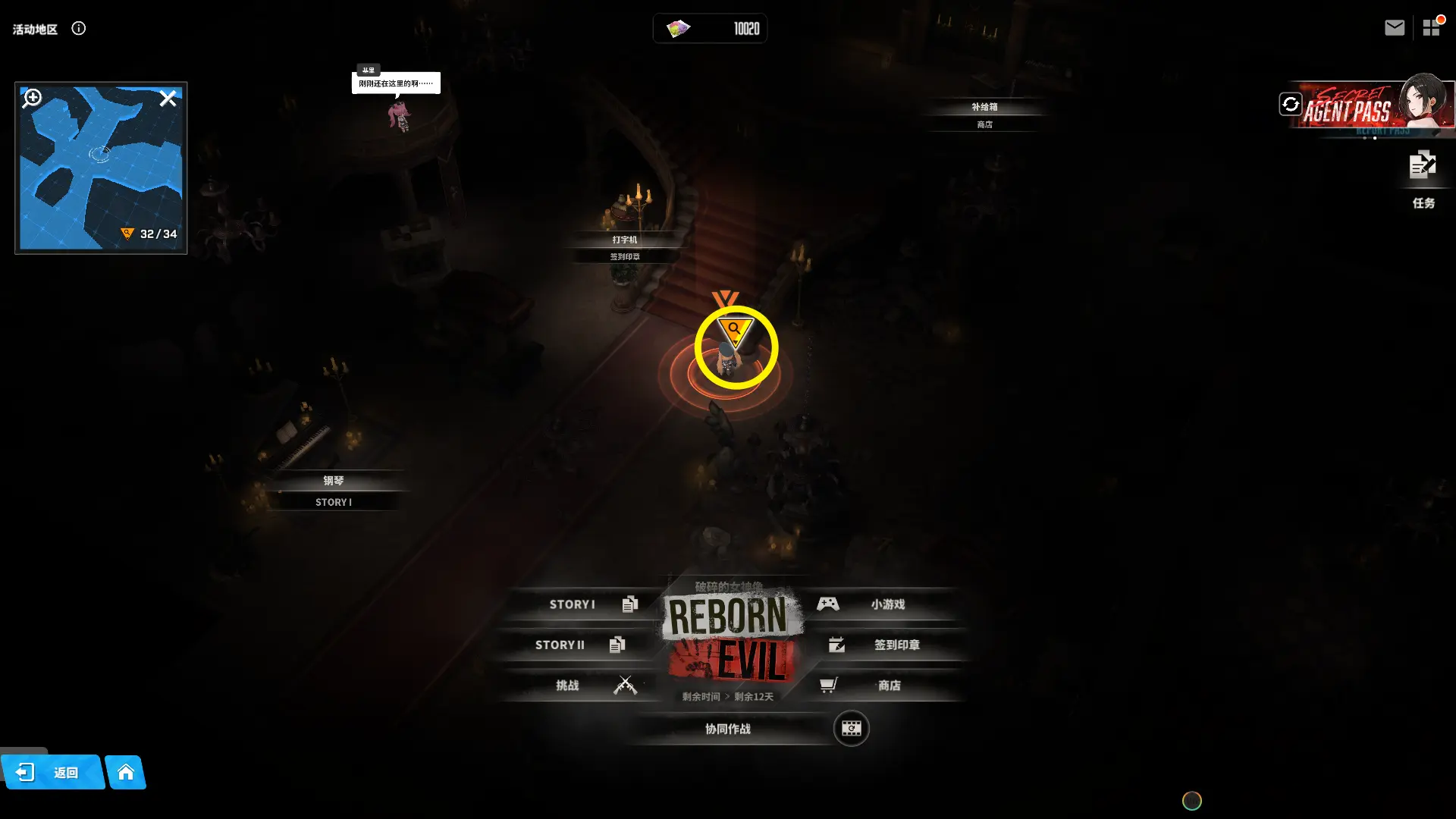
Task: Close the minimap panel
Action: point(168,99)
